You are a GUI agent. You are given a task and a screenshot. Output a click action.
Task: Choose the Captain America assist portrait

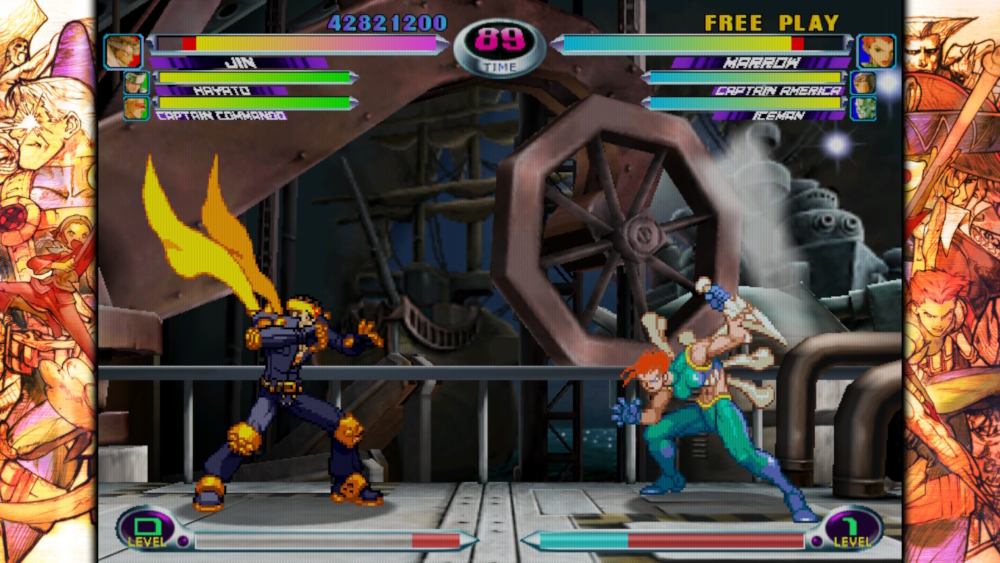(x=863, y=83)
